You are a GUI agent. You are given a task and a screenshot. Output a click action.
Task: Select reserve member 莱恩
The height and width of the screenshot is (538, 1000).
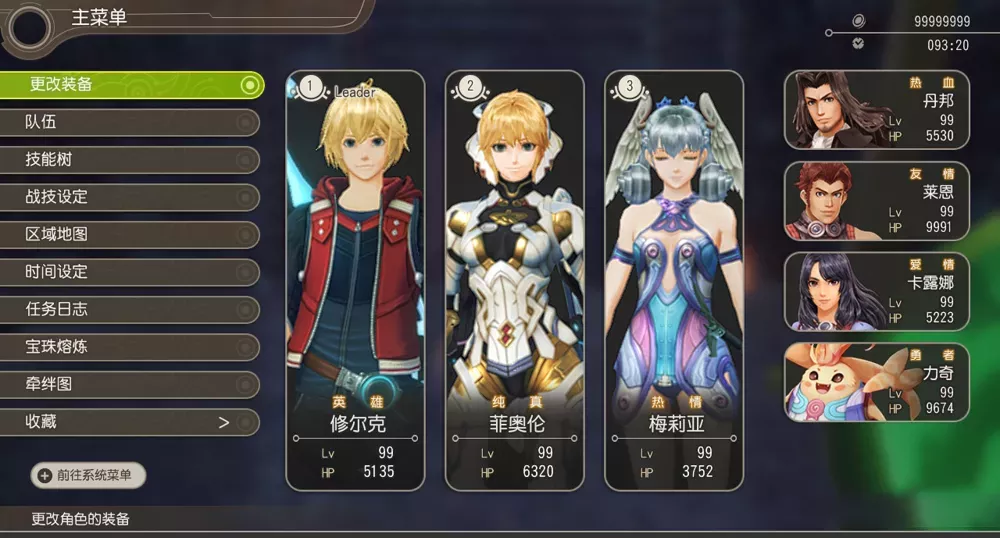(876, 200)
